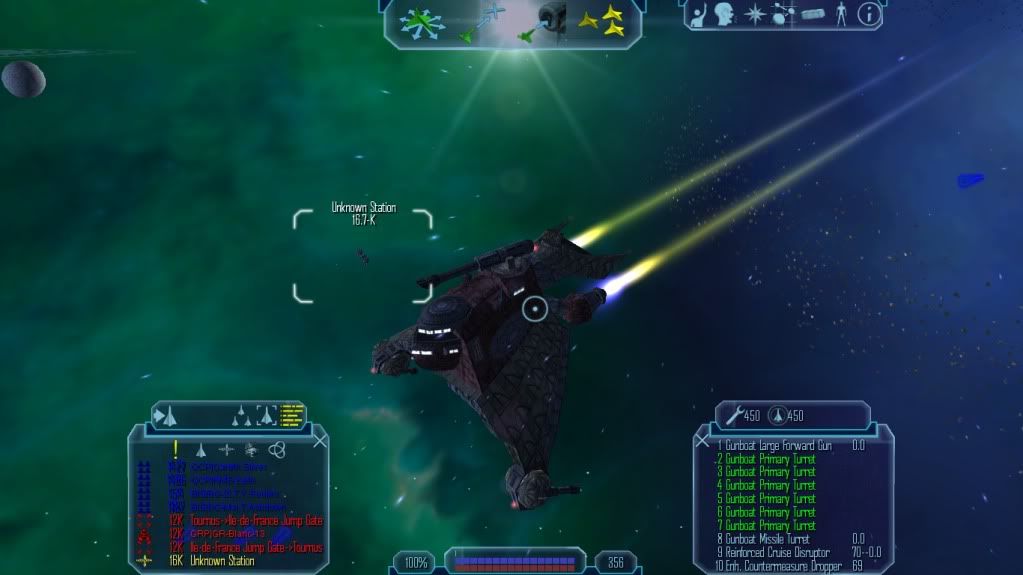Open the information icon
This screenshot has height=575, width=1023.
click(869, 14)
